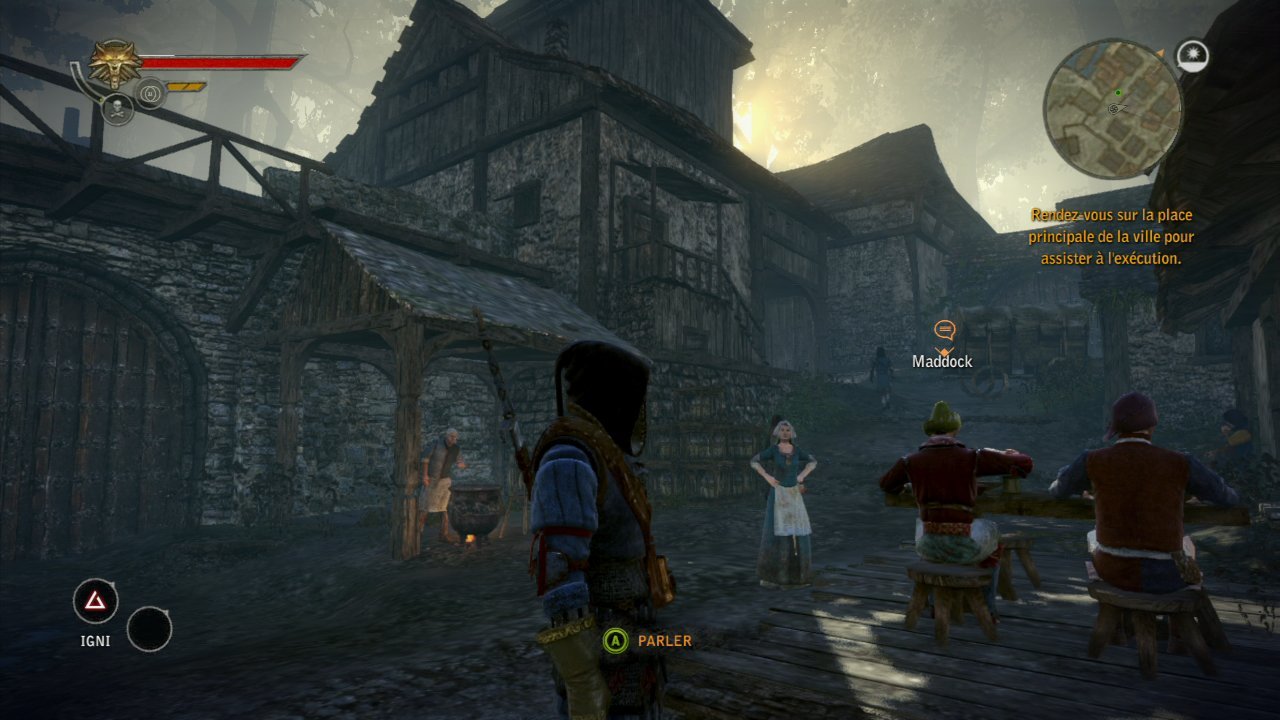
Task: Click the empty quick-item slot circle
Action: point(150,628)
